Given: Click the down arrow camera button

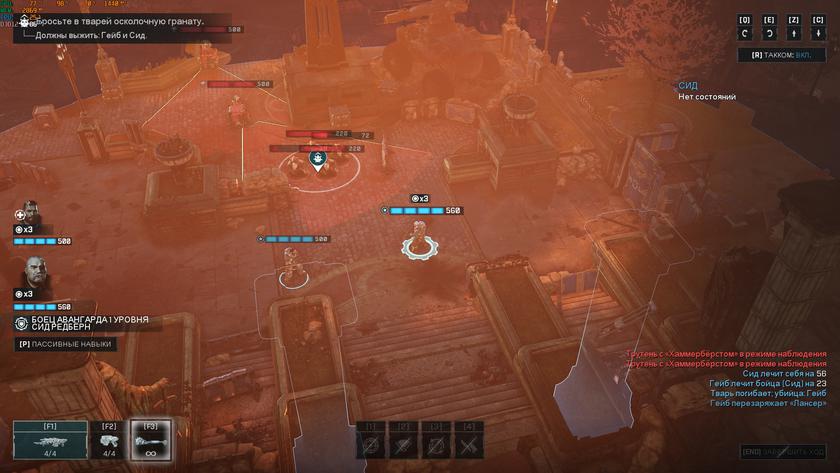Looking at the screenshot, I should pyautogui.click(x=818, y=35).
